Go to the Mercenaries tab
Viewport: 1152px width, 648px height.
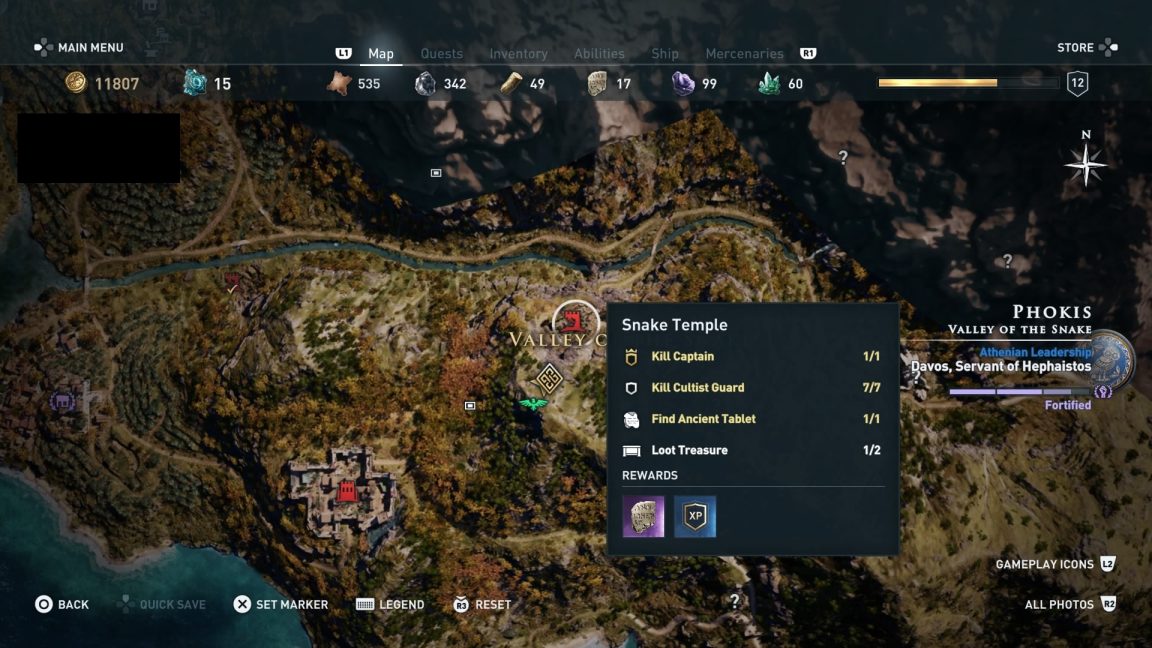(x=744, y=54)
